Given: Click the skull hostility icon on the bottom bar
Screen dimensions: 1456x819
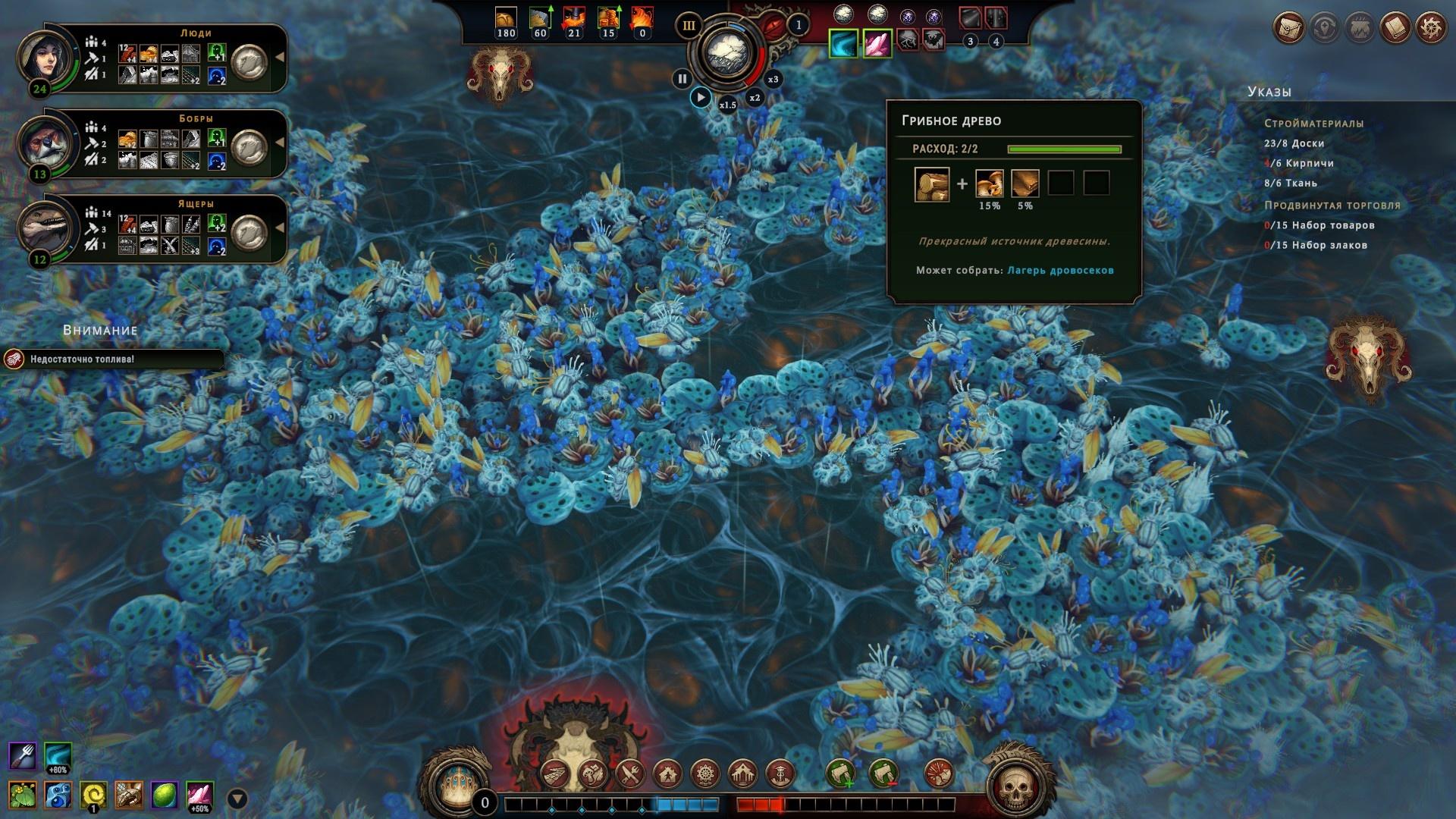Looking at the screenshot, I should pos(1015,789).
